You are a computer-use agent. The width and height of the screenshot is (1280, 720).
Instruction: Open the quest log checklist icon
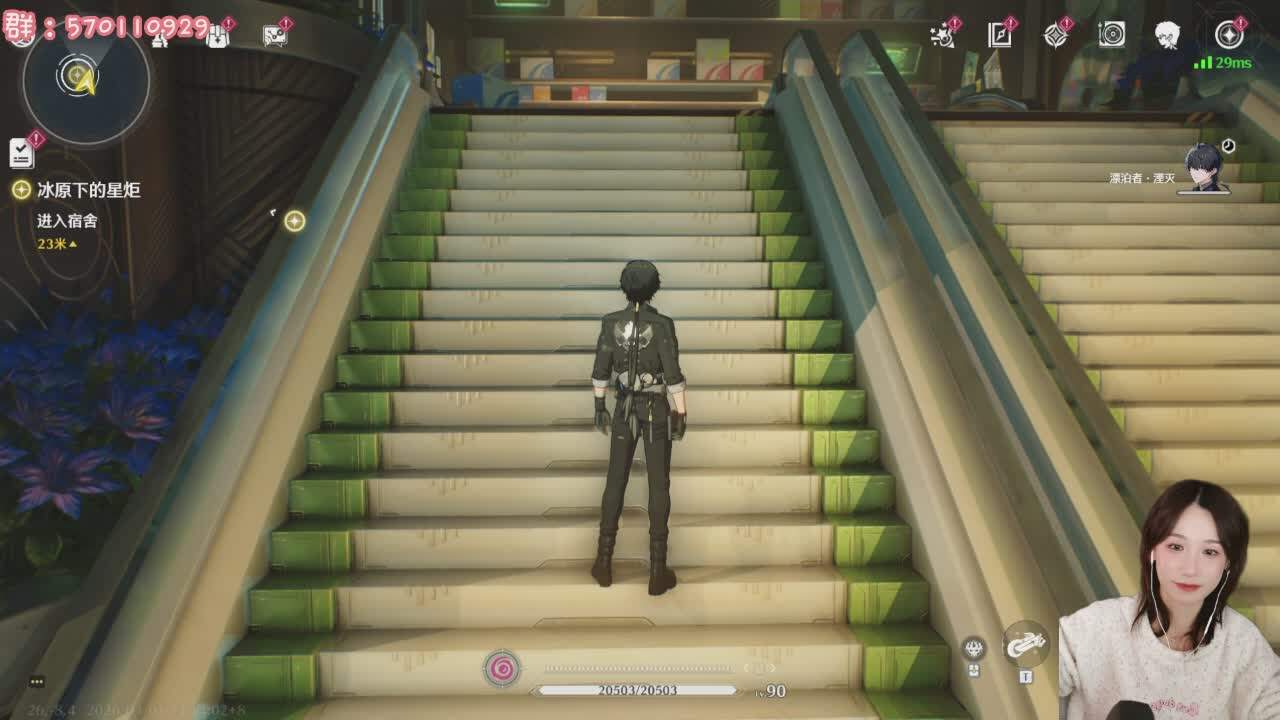pyautogui.click(x=21, y=152)
